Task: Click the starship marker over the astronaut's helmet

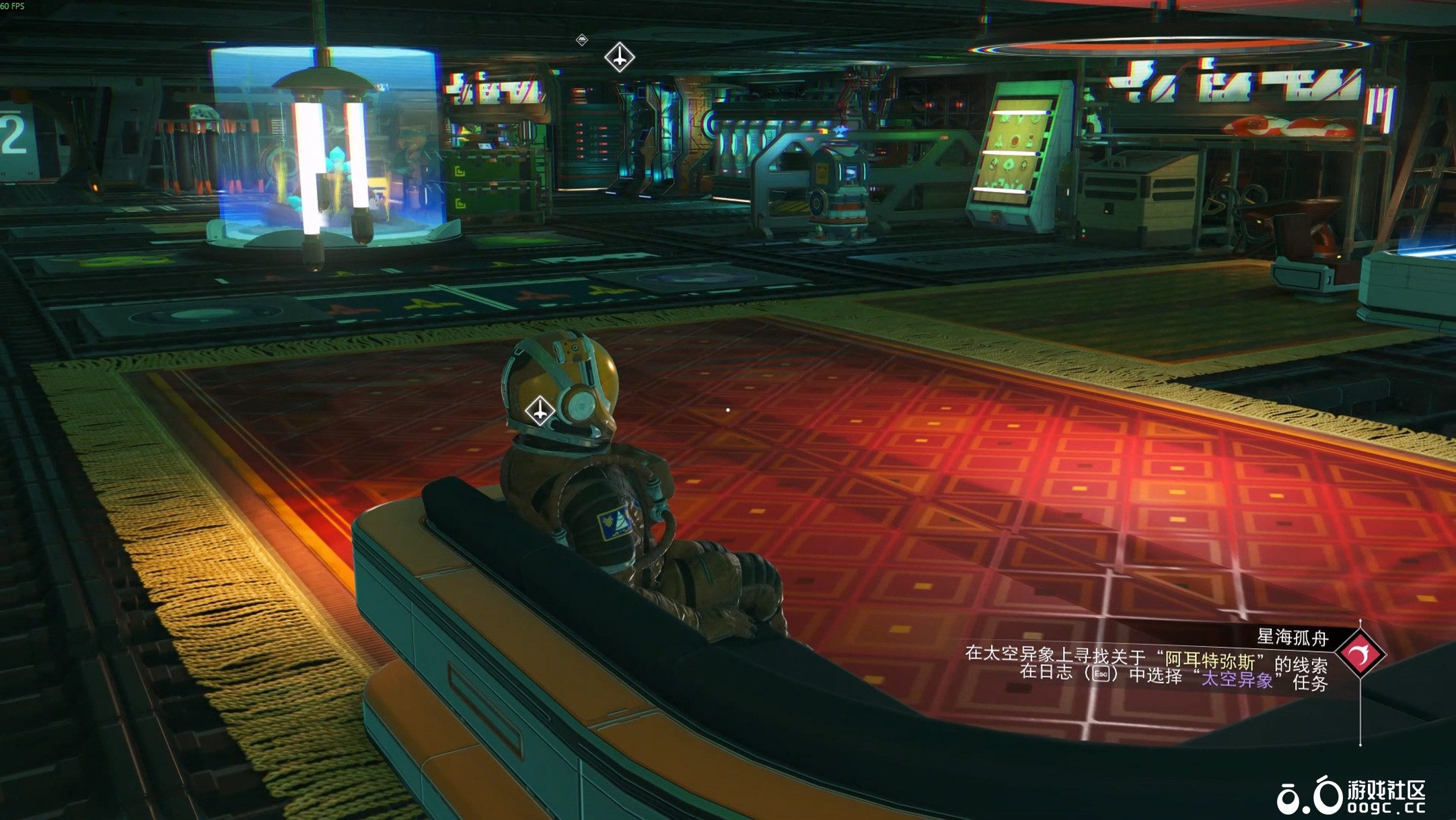Action: 540,411
